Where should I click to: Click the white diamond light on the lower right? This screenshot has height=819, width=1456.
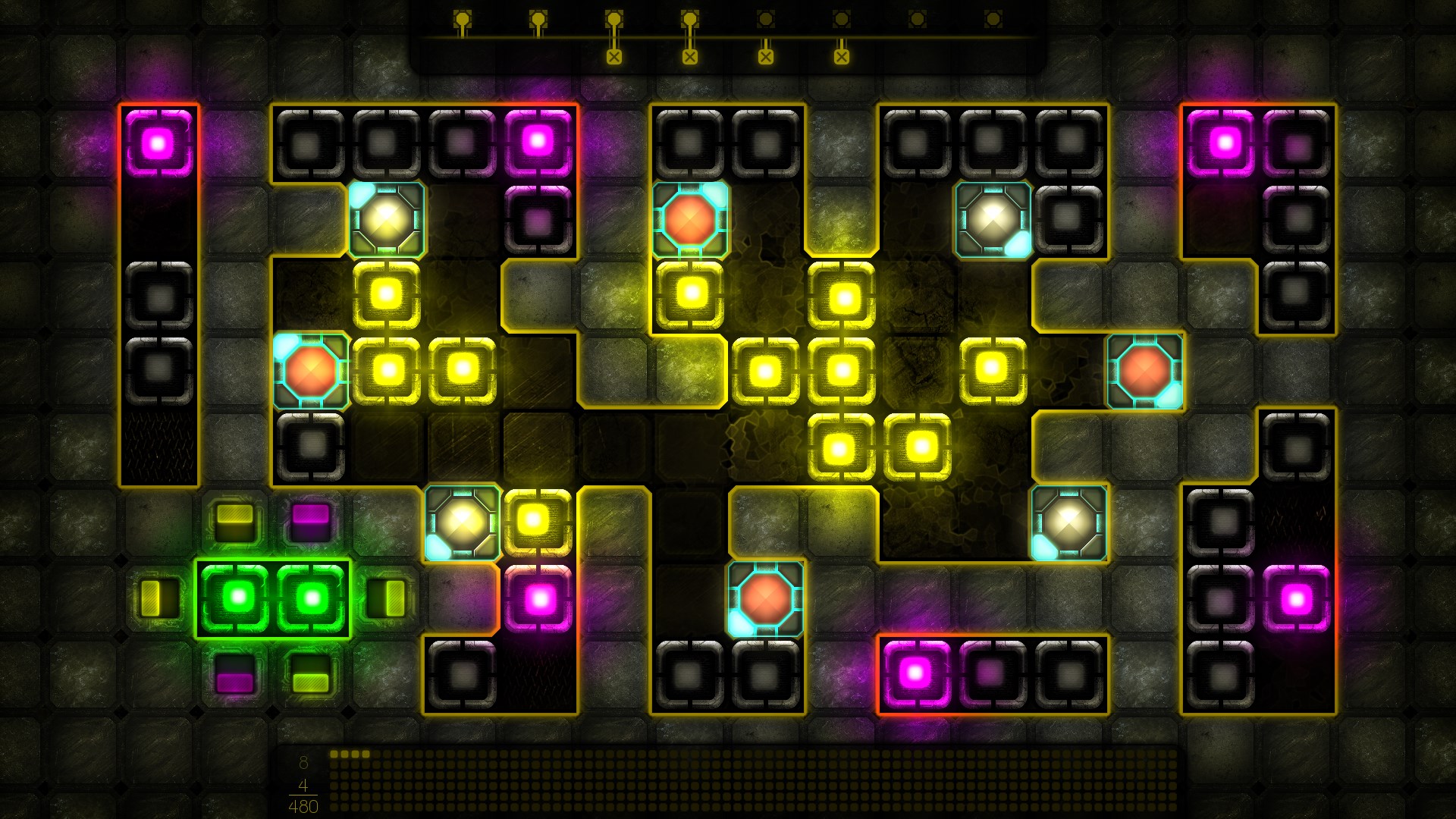click(x=1069, y=523)
